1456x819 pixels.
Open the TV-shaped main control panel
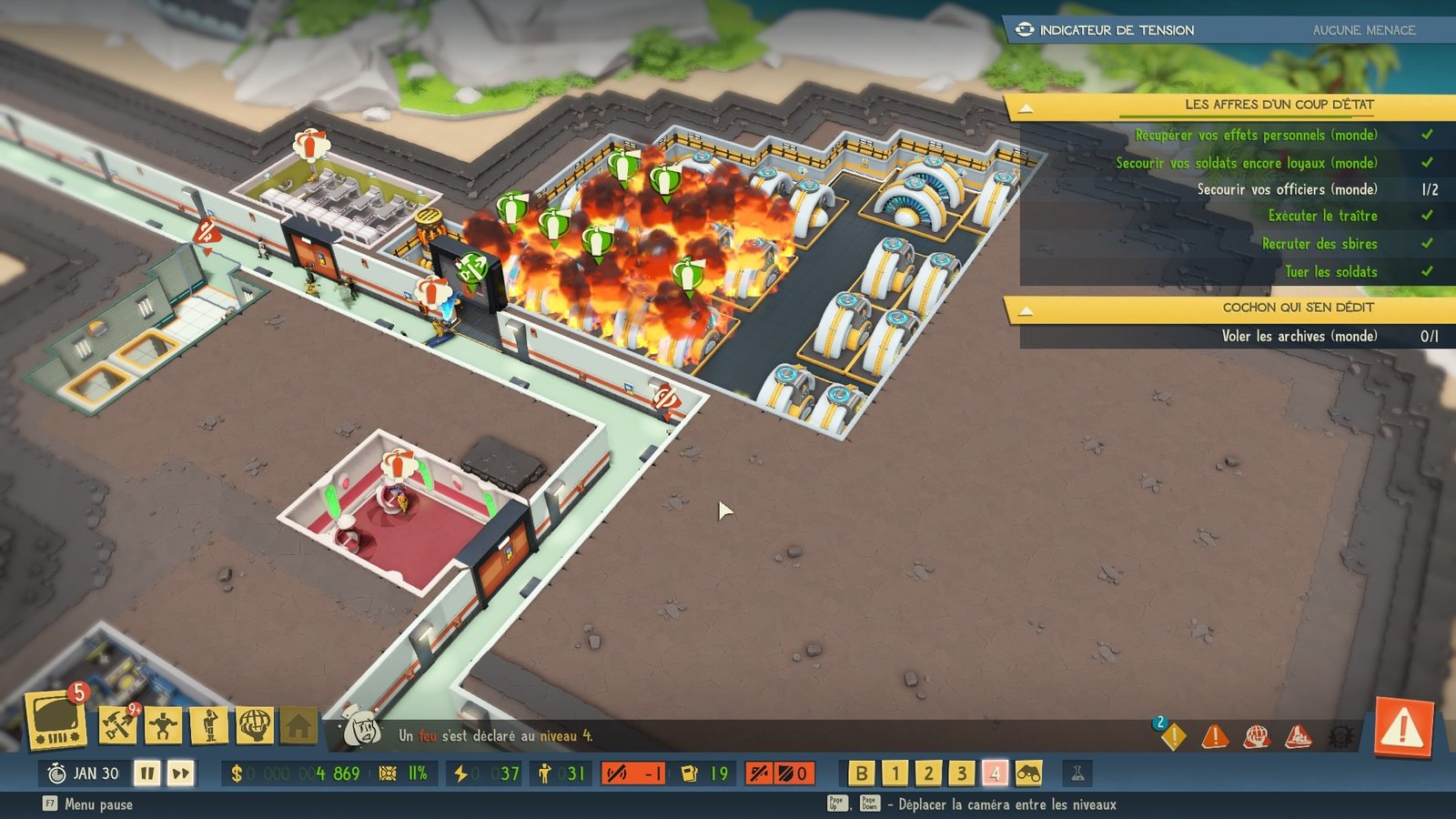click(56, 721)
